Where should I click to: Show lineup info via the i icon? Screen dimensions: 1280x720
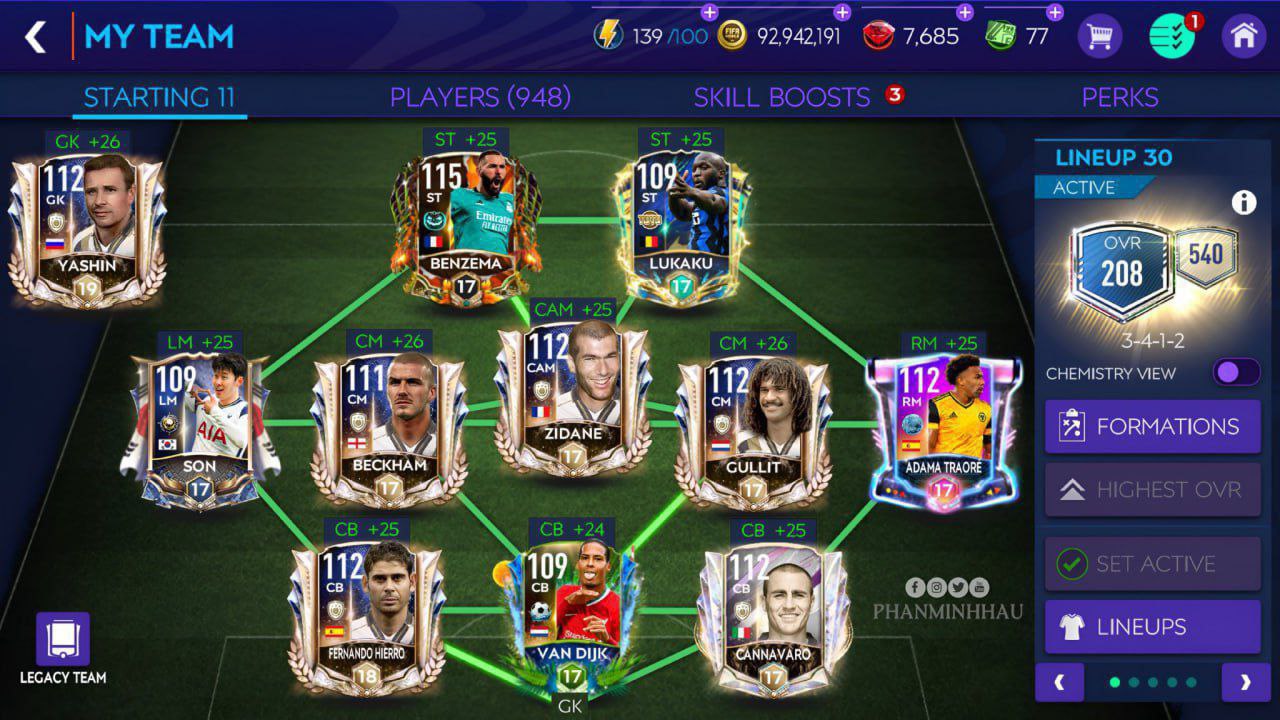[1244, 203]
